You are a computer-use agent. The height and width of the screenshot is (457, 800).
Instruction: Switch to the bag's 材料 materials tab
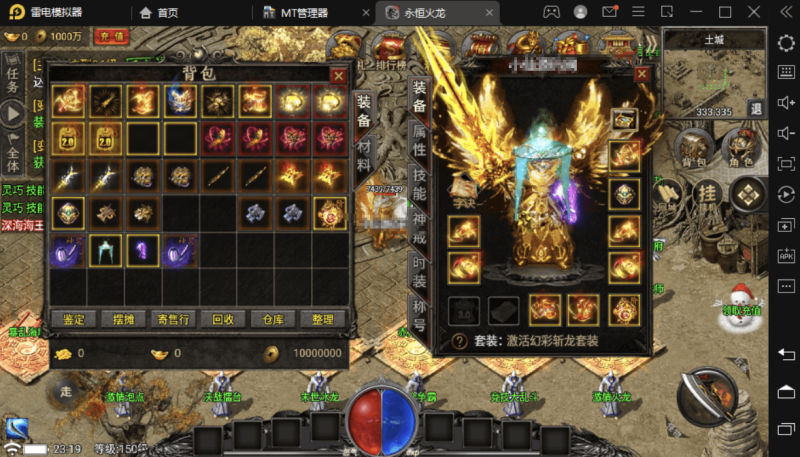click(x=364, y=154)
